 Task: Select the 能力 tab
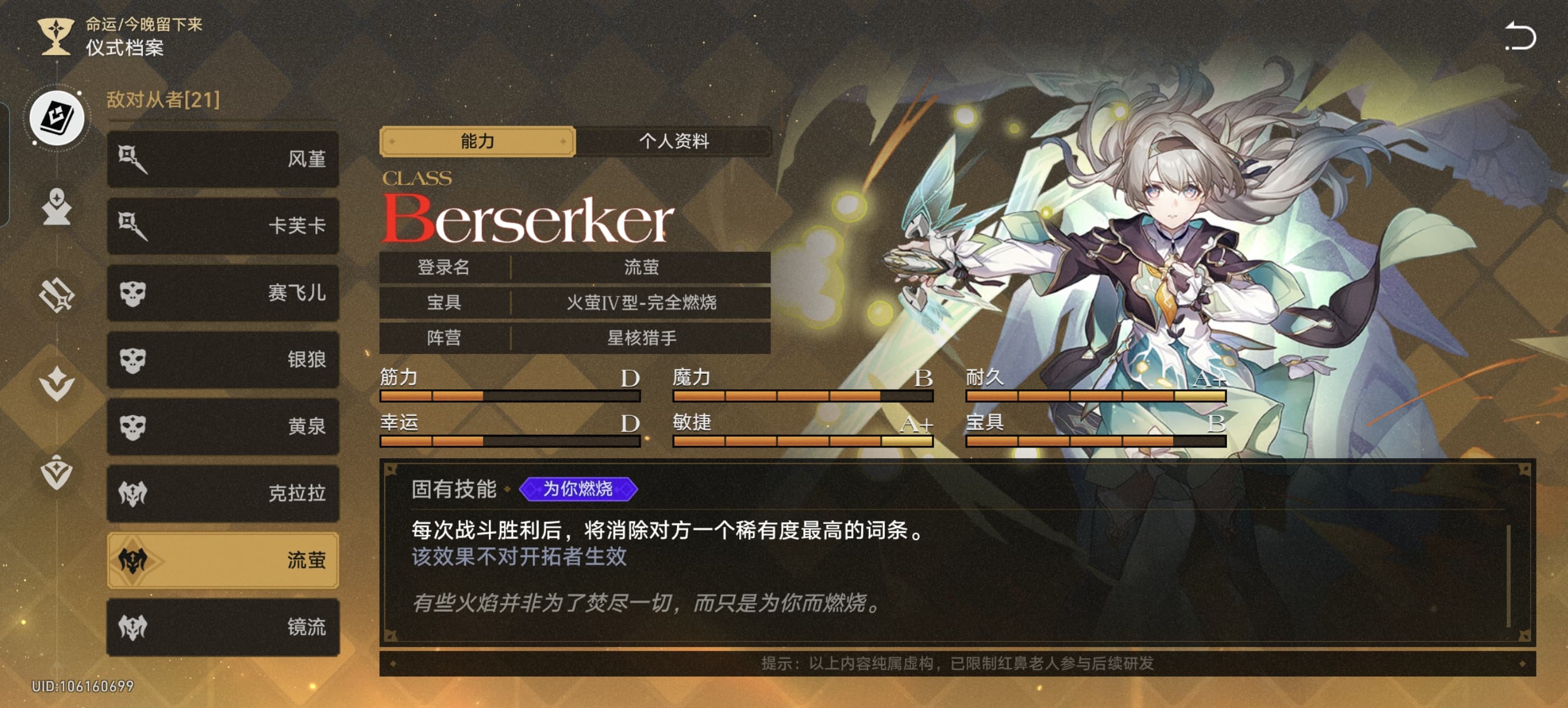click(477, 141)
